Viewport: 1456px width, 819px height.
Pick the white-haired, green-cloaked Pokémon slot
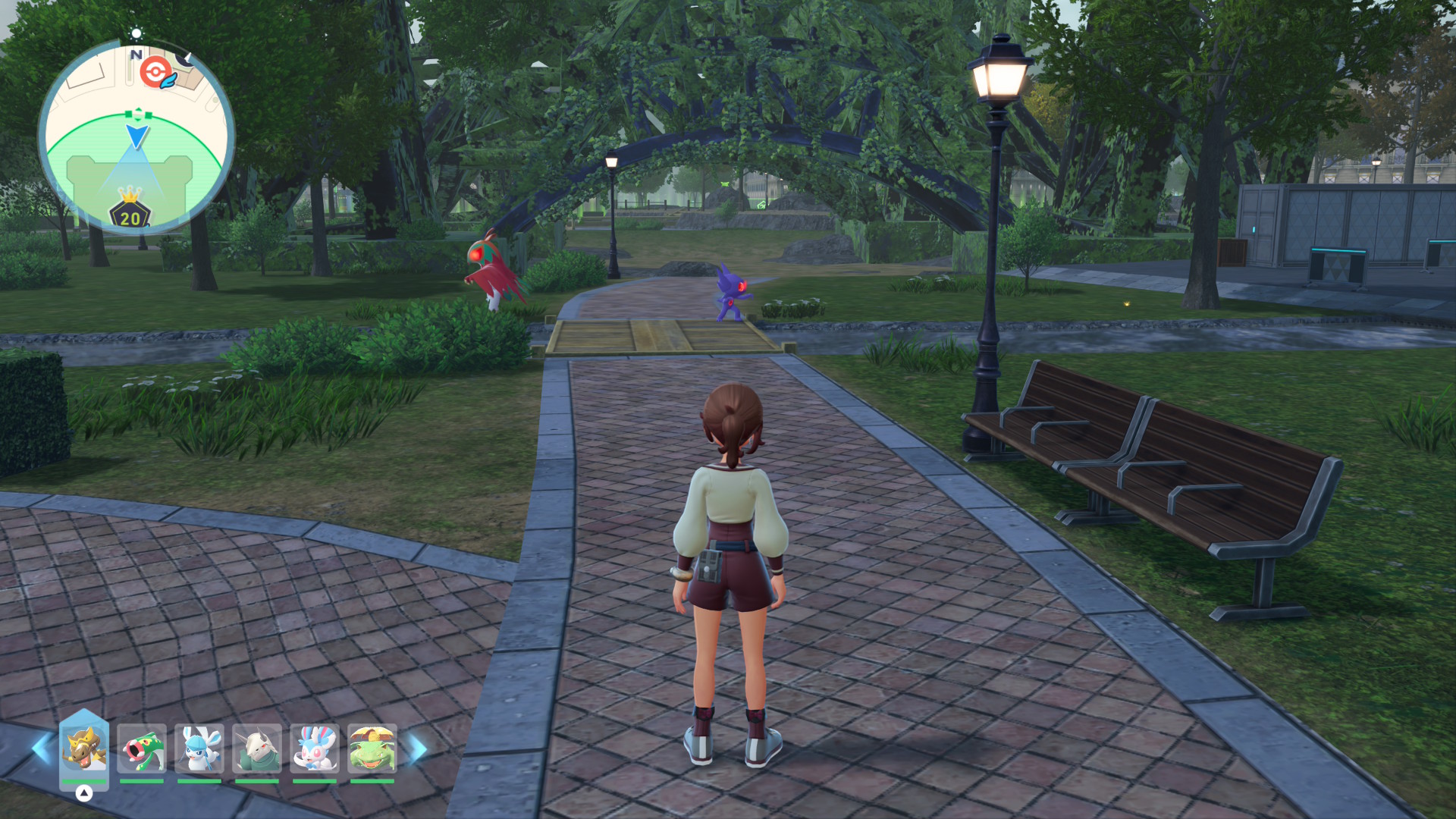click(257, 749)
